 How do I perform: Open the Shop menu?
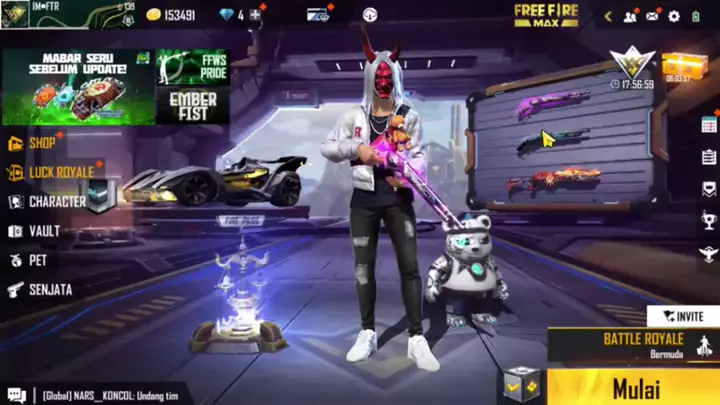(x=41, y=143)
